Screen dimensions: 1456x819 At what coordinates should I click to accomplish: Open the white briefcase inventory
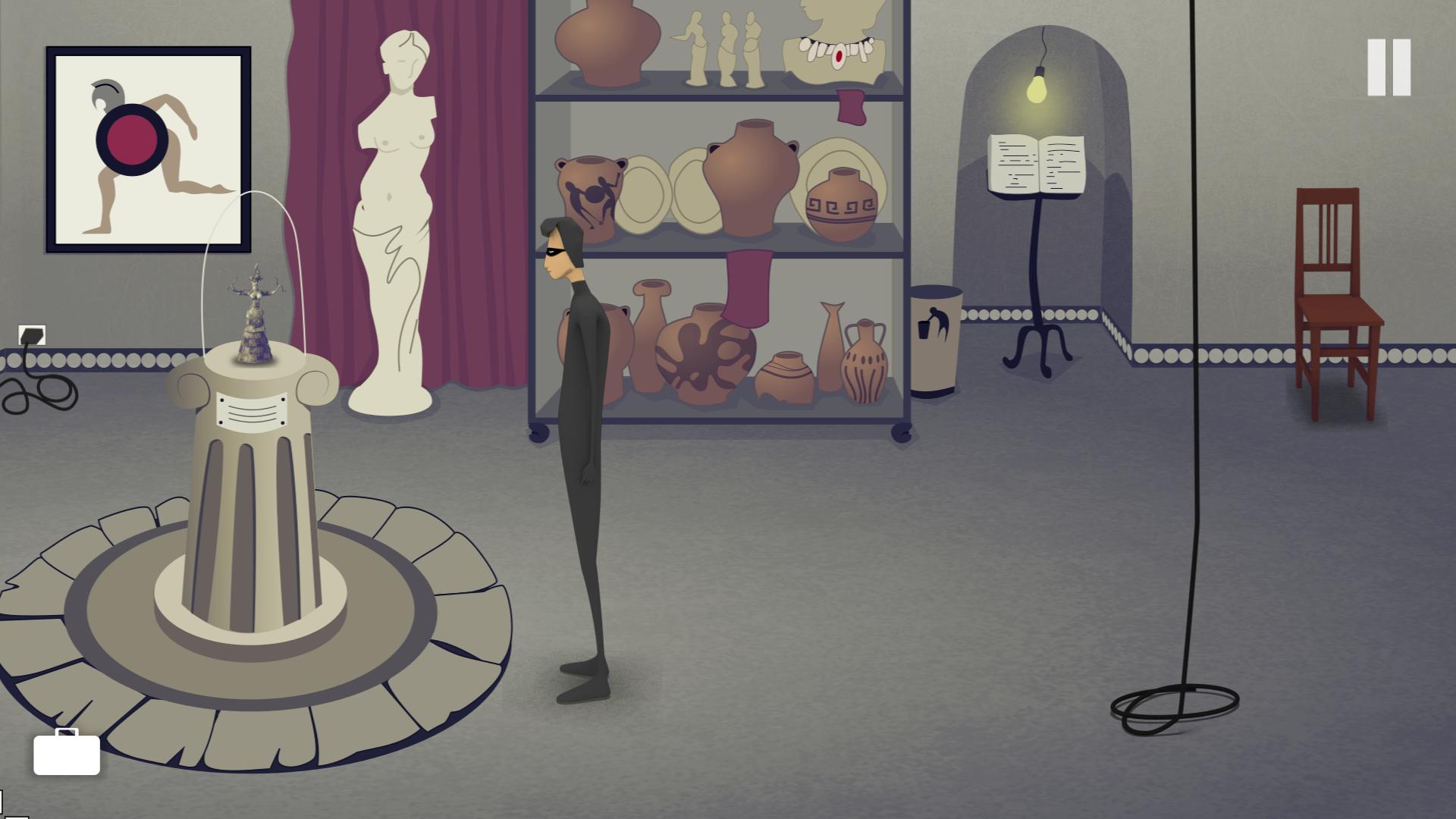[67, 753]
